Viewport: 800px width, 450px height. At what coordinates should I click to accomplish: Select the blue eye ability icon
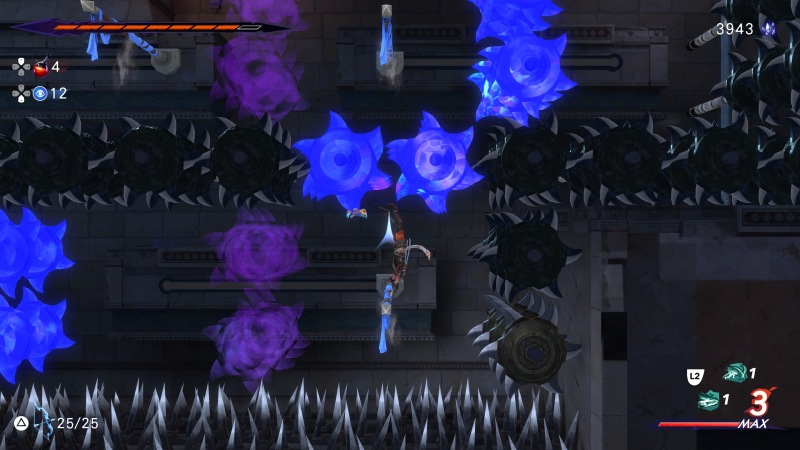coord(41,93)
